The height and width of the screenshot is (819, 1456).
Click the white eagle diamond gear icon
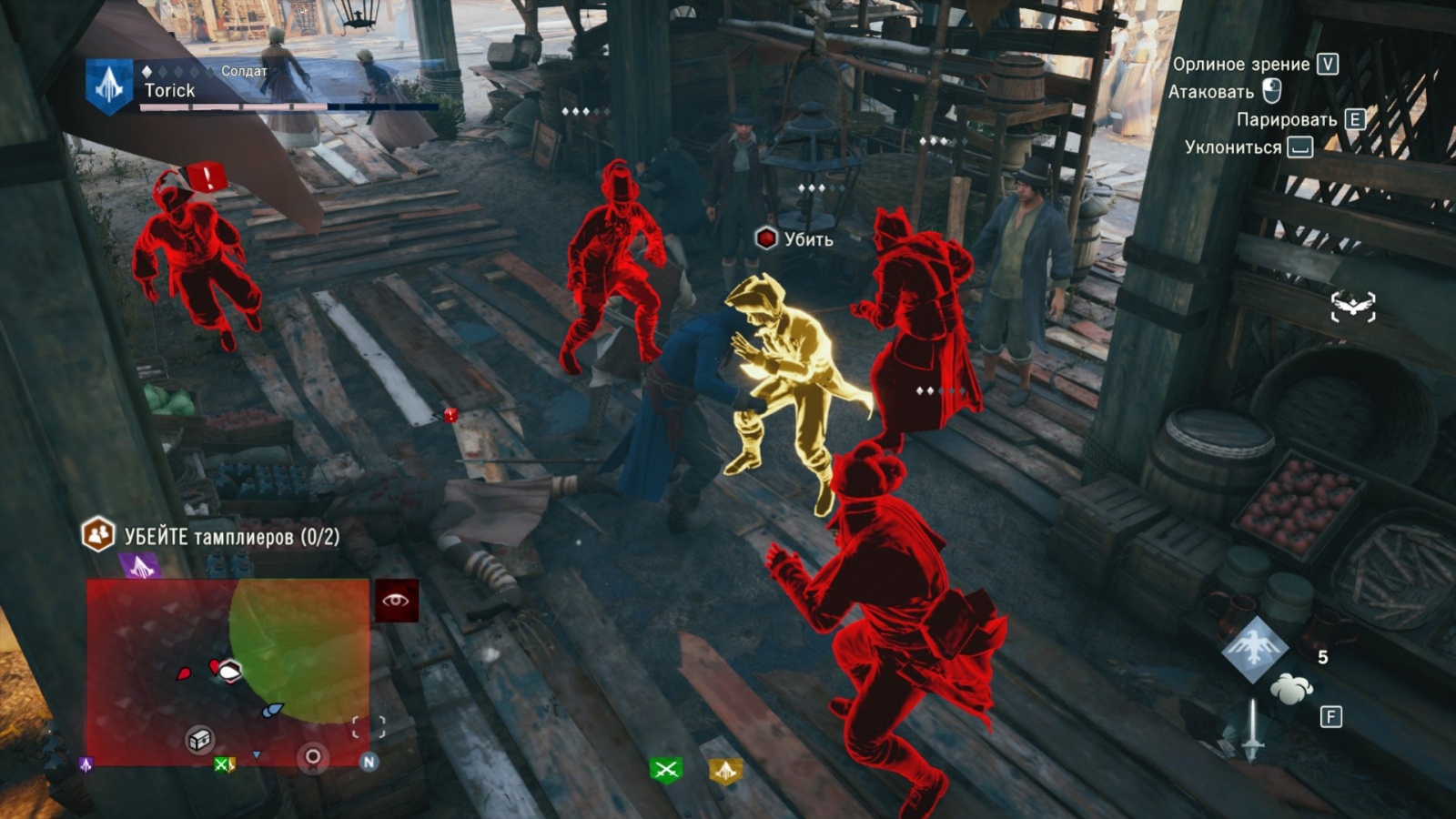click(1256, 648)
